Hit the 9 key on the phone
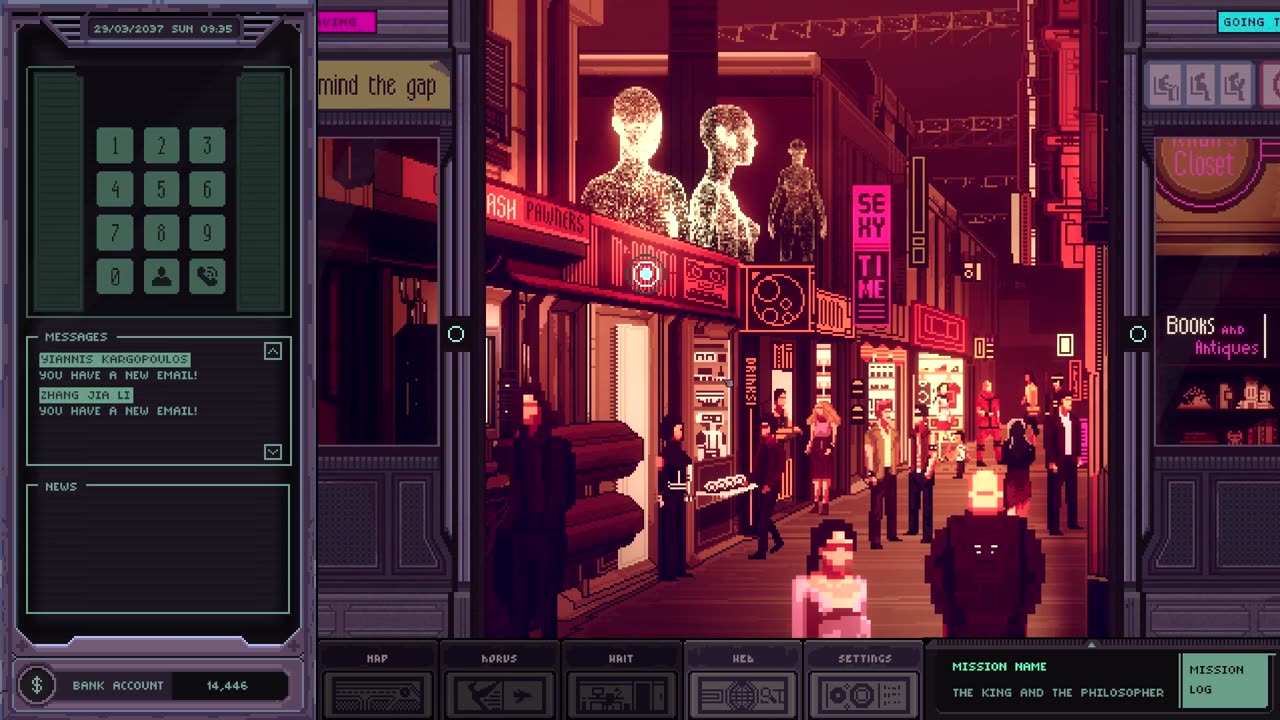This screenshot has width=1280, height=720. (207, 233)
